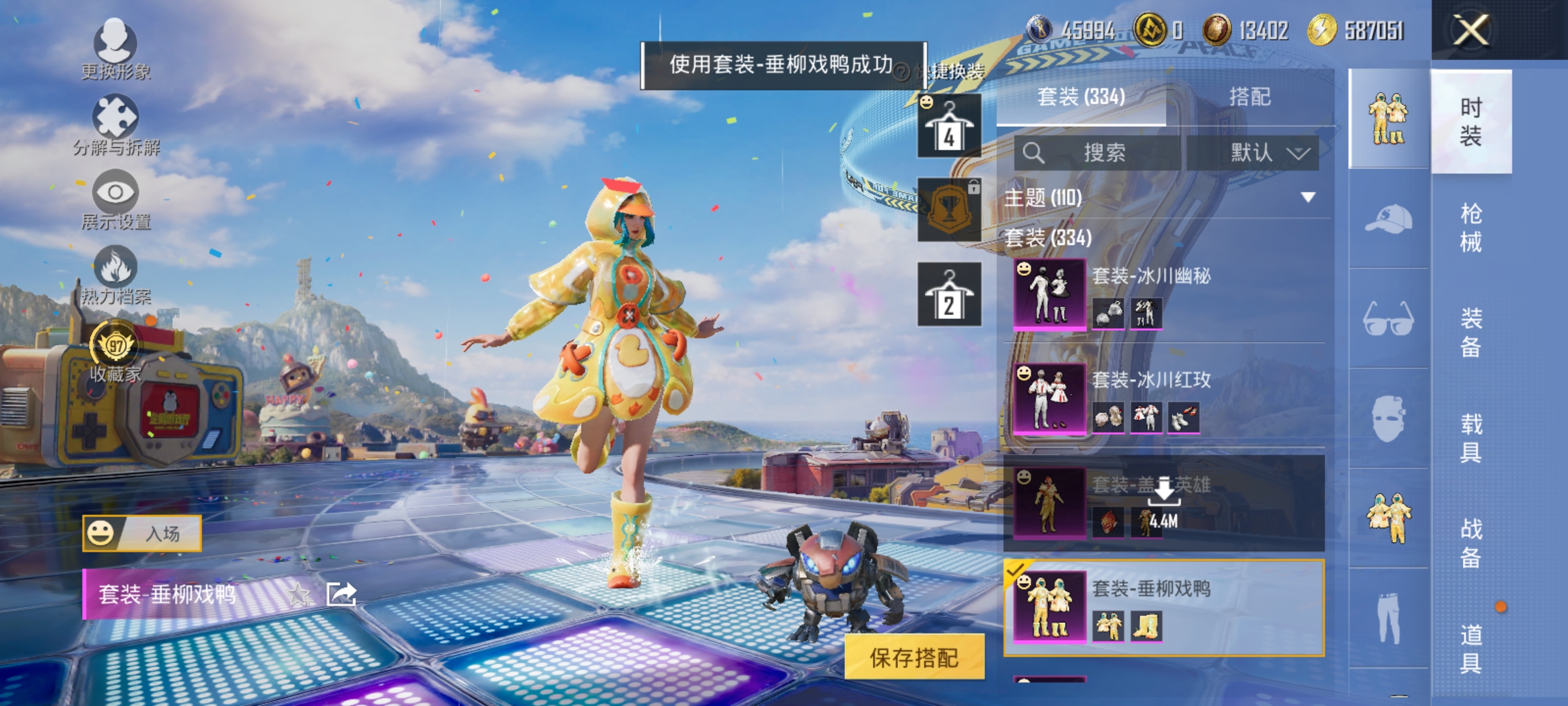Open quick-swap hanger slot 4
This screenshot has height=706, width=1568.
(949, 124)
